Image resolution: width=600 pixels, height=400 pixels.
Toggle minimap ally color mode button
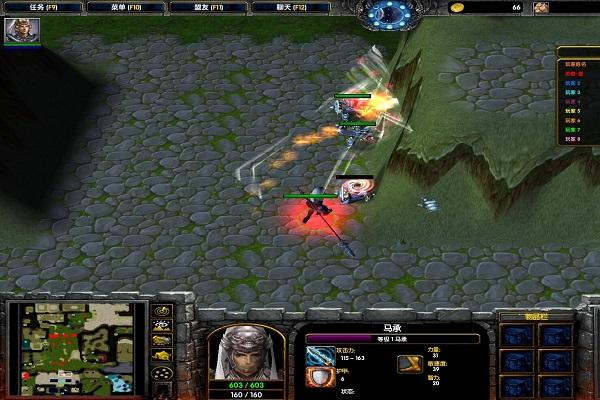[161, 340]
